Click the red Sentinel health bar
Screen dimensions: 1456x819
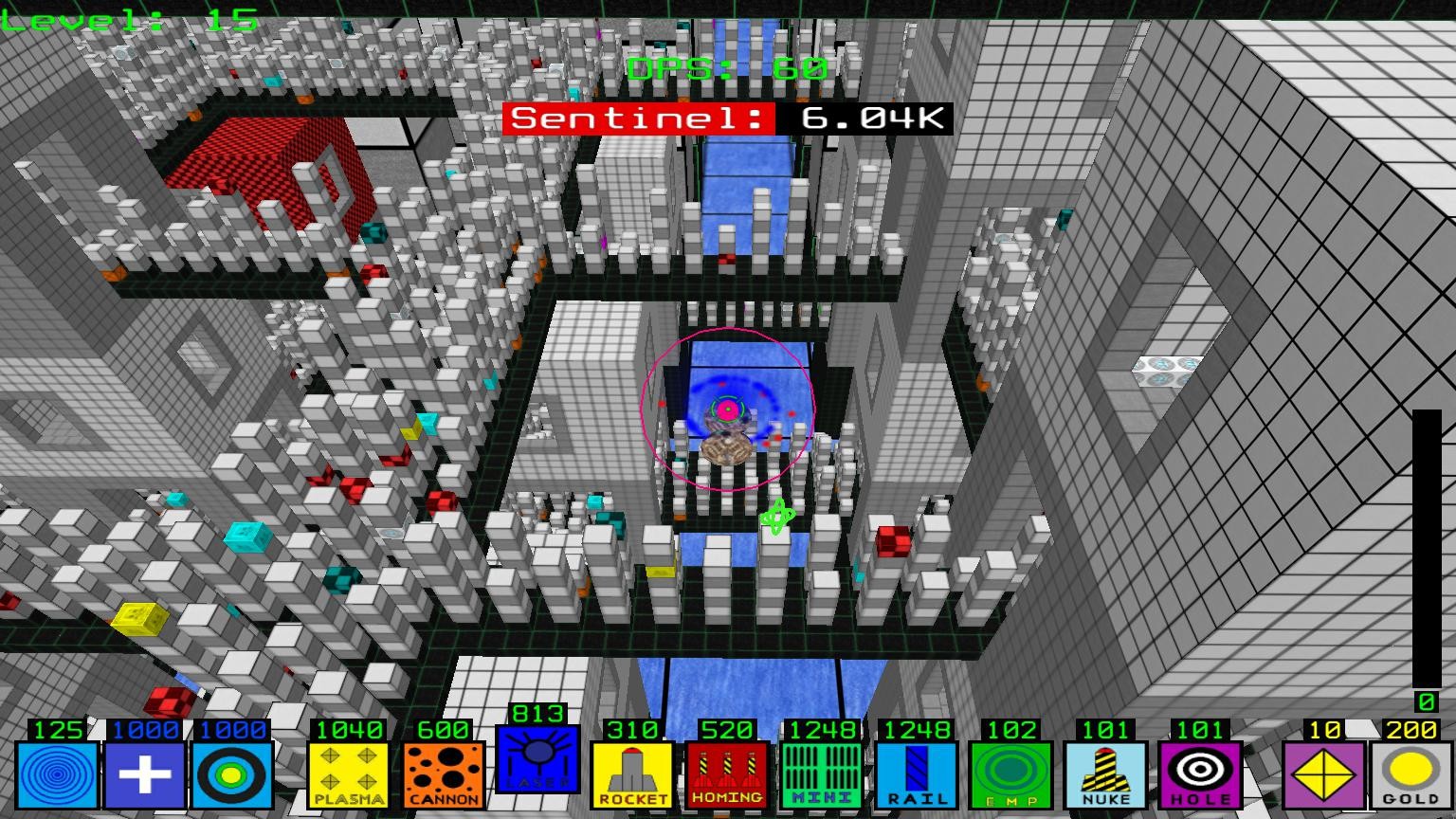point(640,118)
